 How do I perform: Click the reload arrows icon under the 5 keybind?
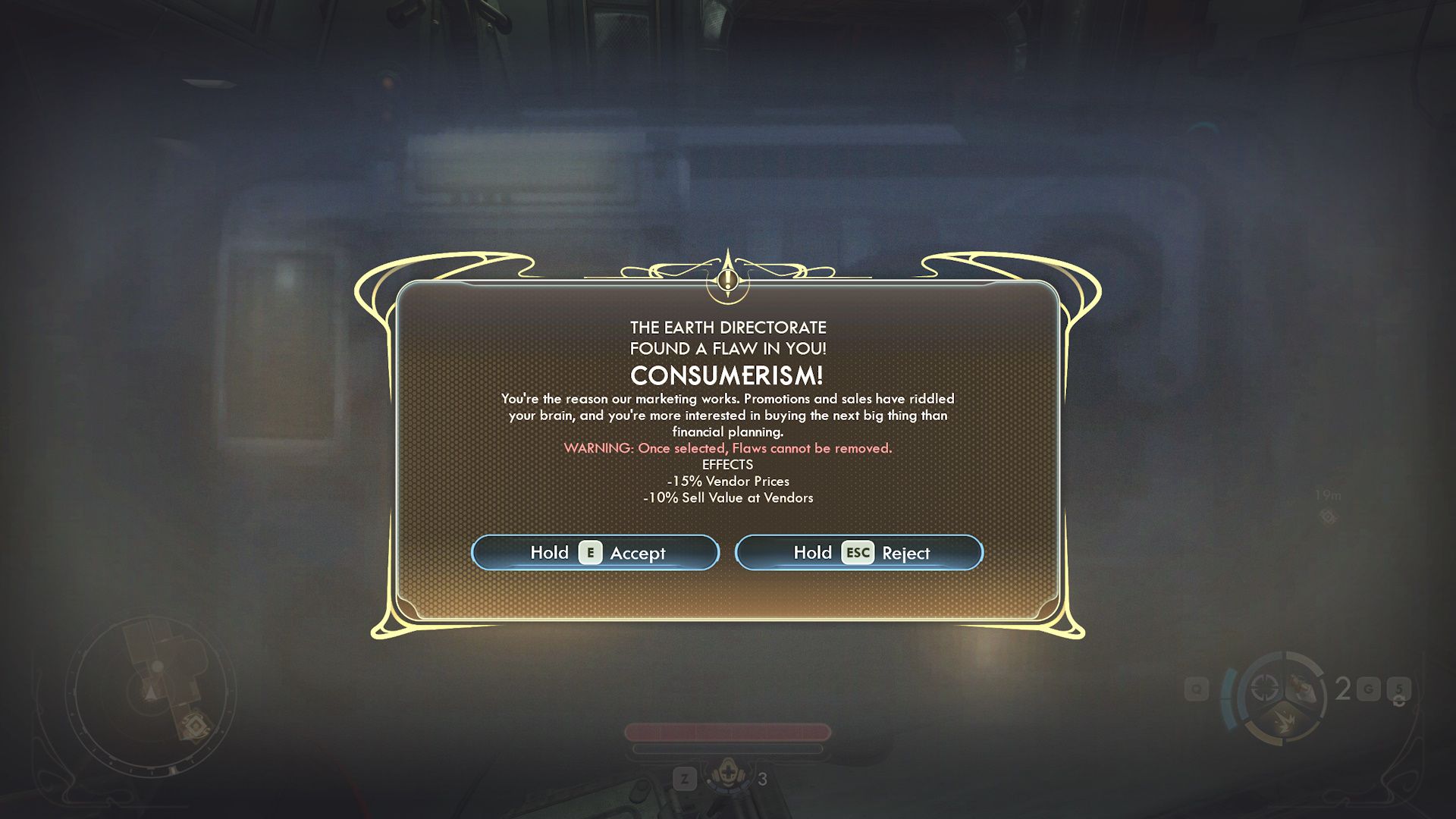coord(1398,702)
